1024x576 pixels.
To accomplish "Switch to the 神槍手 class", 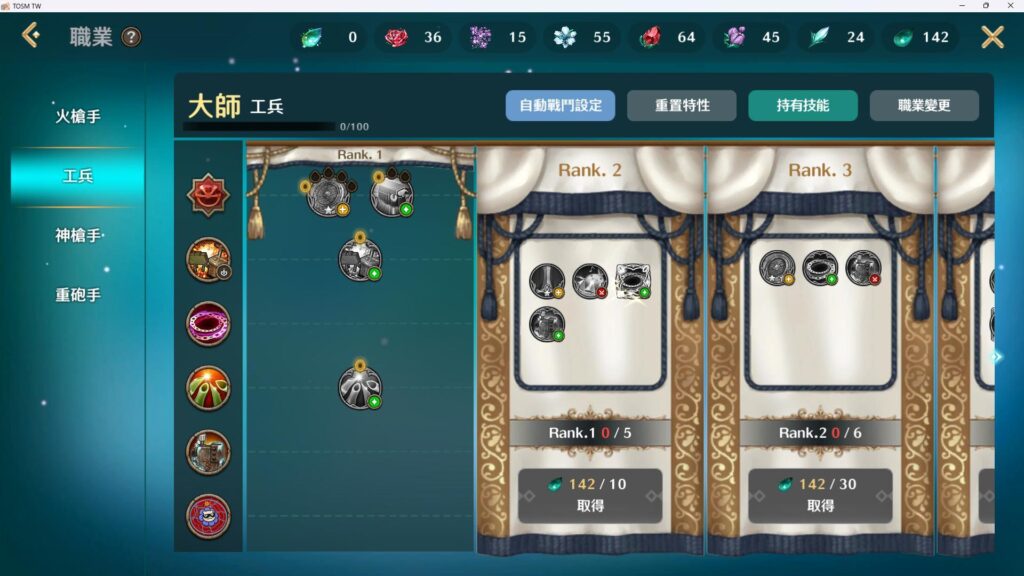I will (x=78, y=236).
